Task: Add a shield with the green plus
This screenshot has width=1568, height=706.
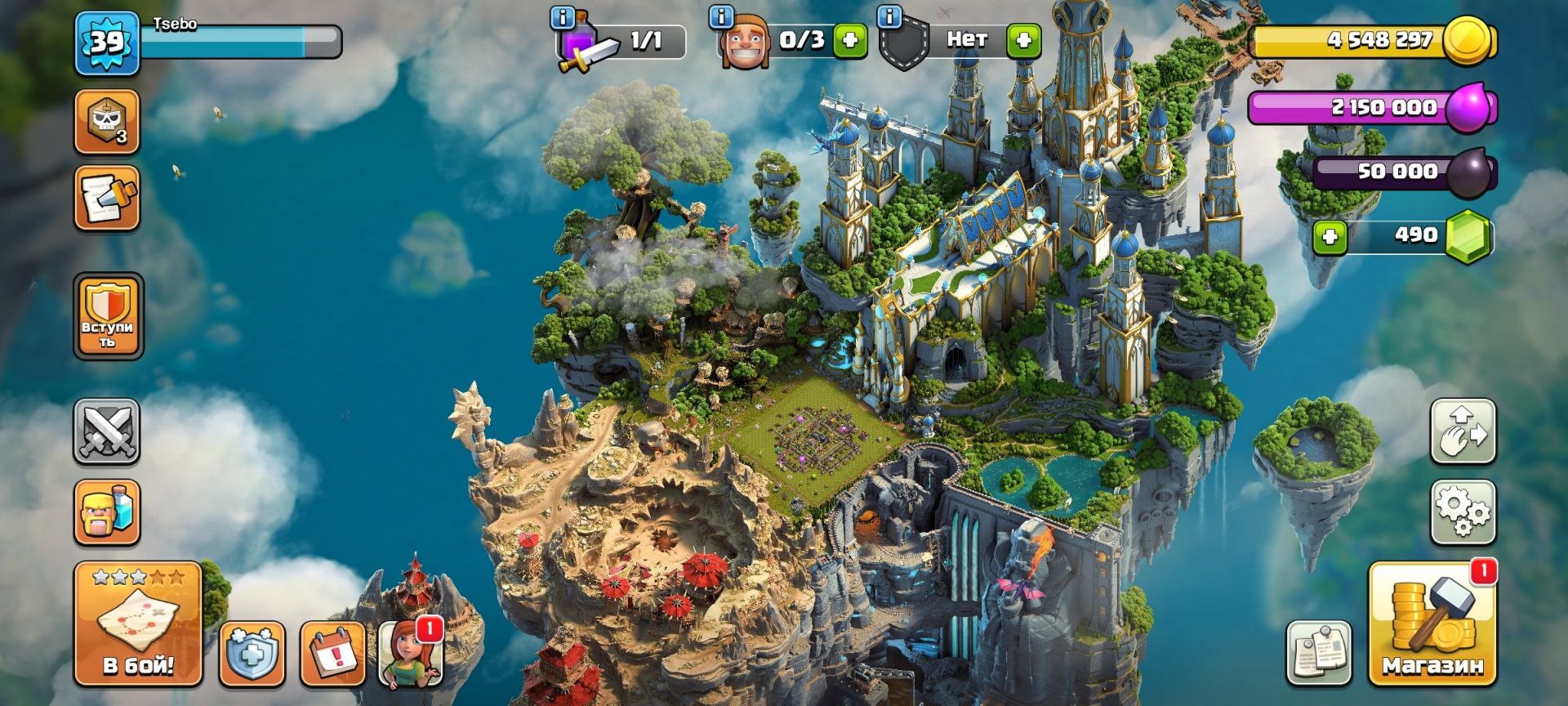Action: pyautogui.click(x=1023, y=40)
